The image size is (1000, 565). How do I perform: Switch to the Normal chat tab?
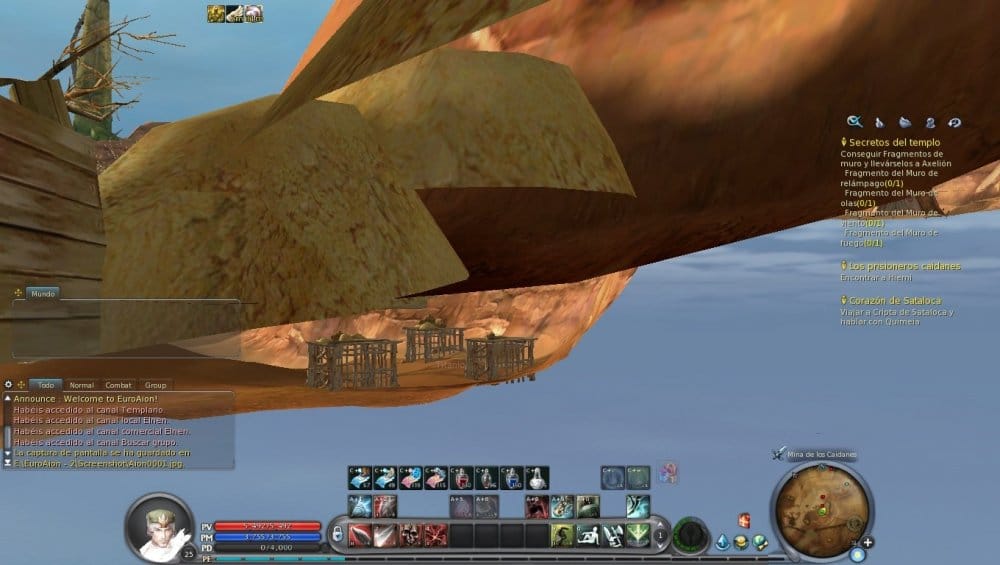click(x=82, y=385)
